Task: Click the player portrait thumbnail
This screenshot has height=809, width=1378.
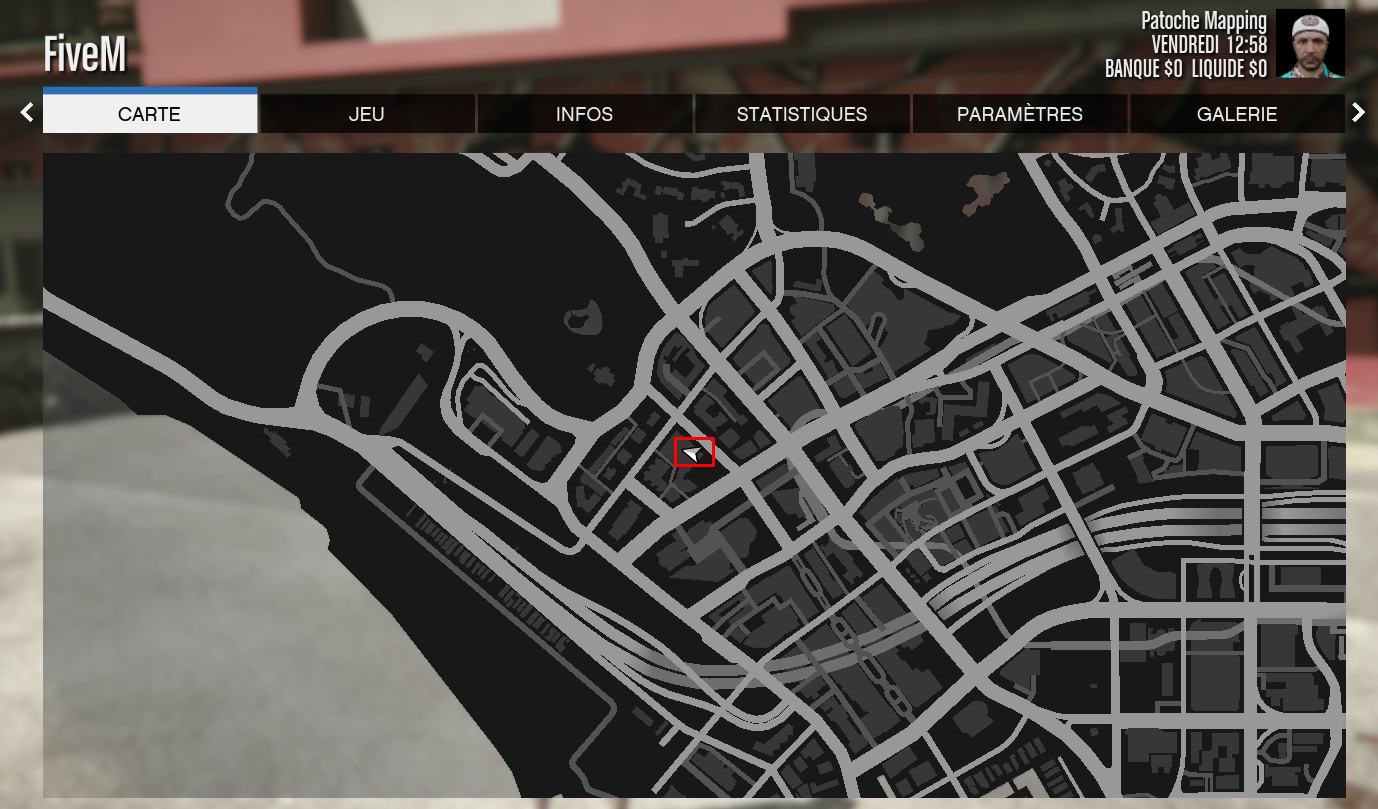Action: click(1310, 44)
